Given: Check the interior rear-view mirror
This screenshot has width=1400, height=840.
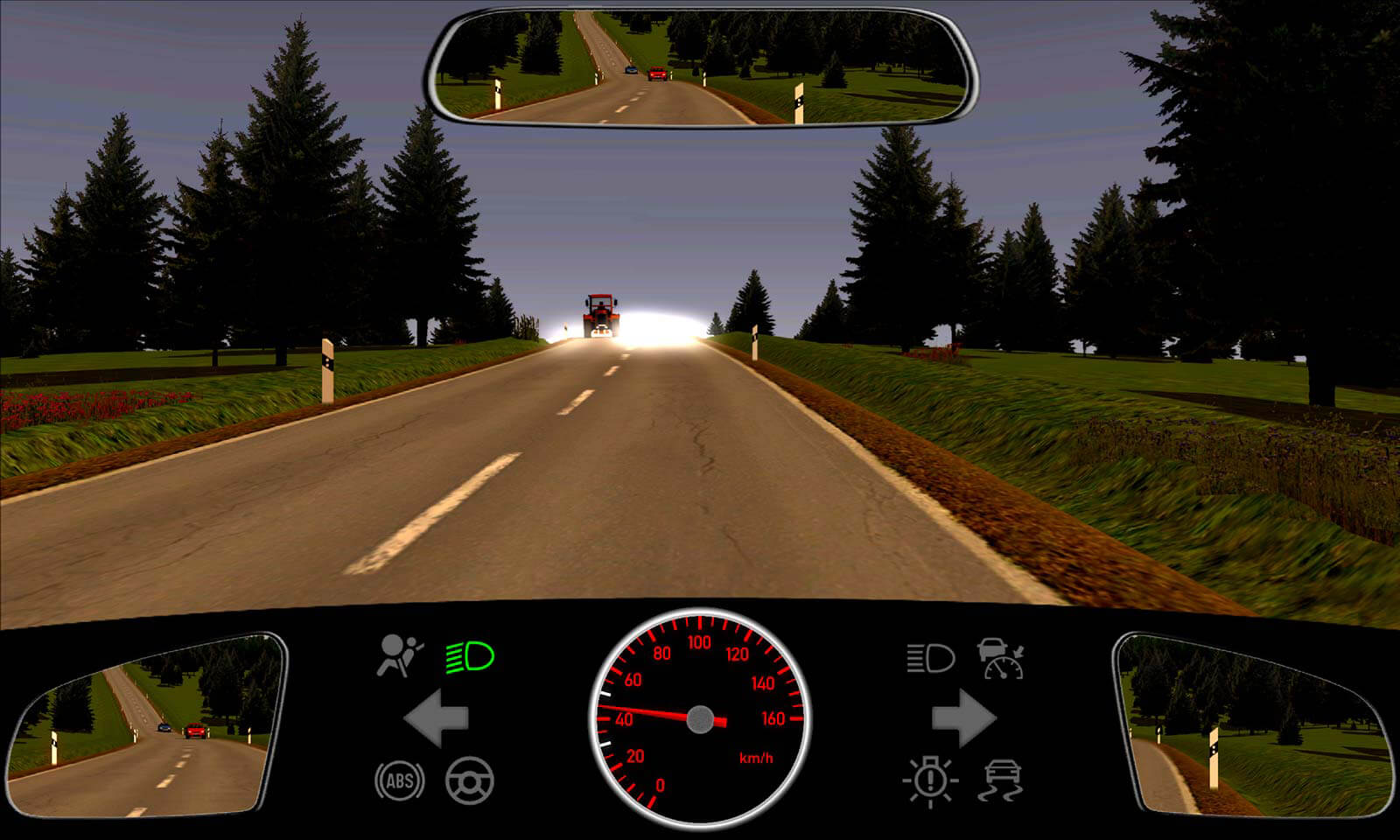Looking at the screenshot, I should [702, 67].
